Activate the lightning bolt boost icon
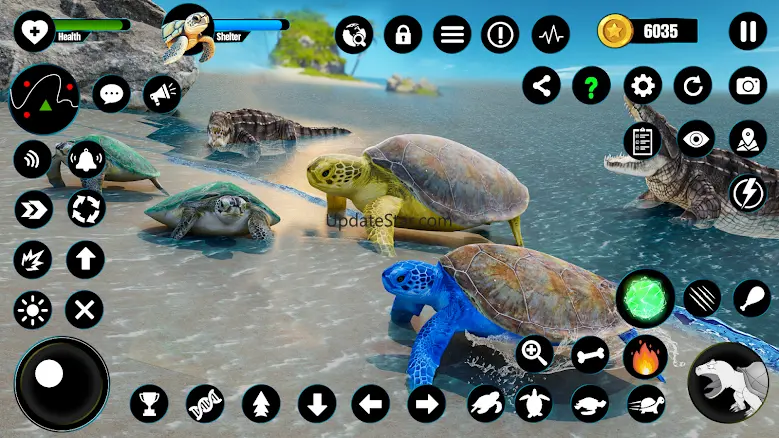Image resolution: width=779 pixels, height=438 pixels. pyautogui.click(x=747, y=193)
